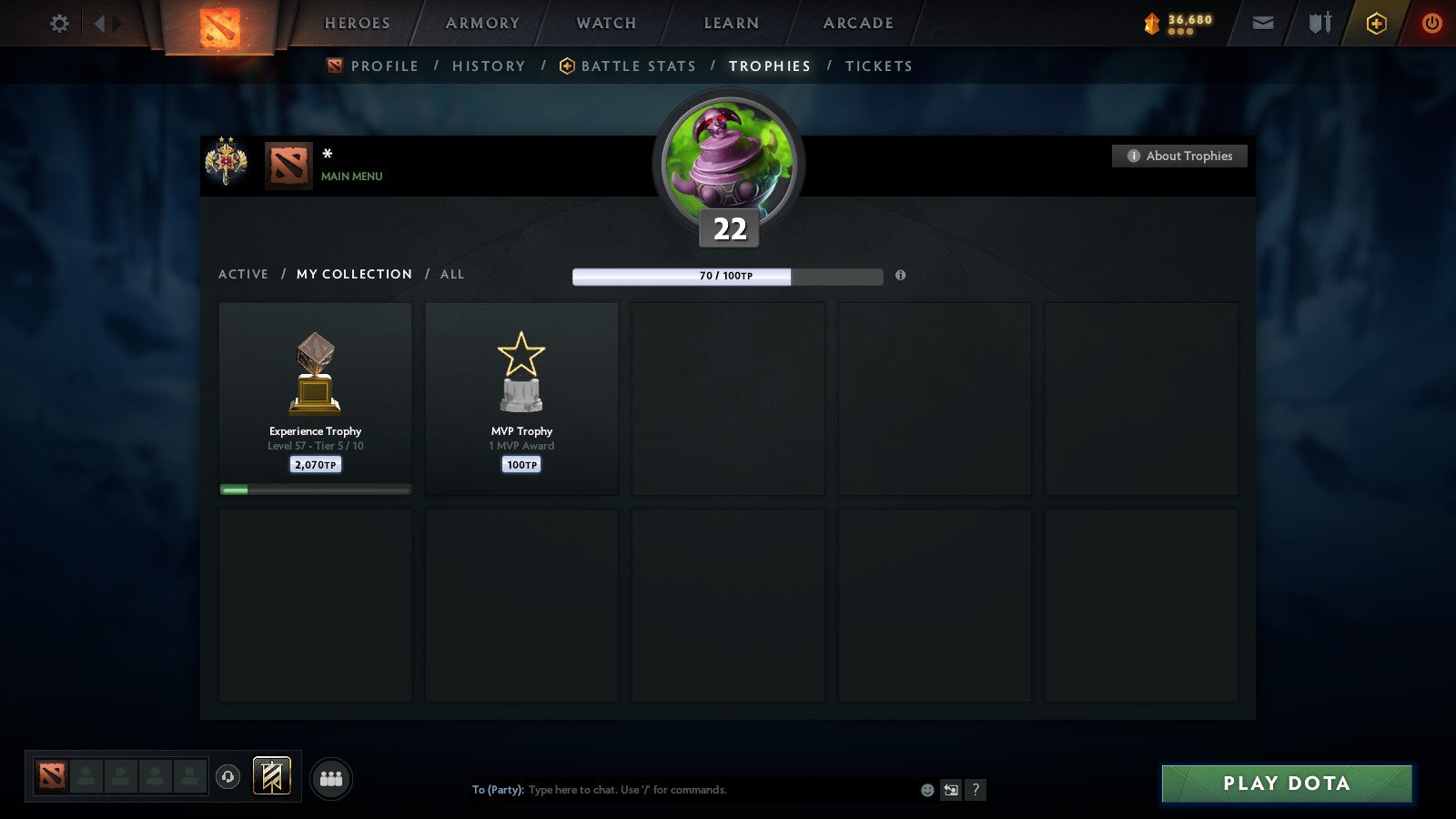Open the friends list icon
The image size is (1456, 819).
coord(331,776)
